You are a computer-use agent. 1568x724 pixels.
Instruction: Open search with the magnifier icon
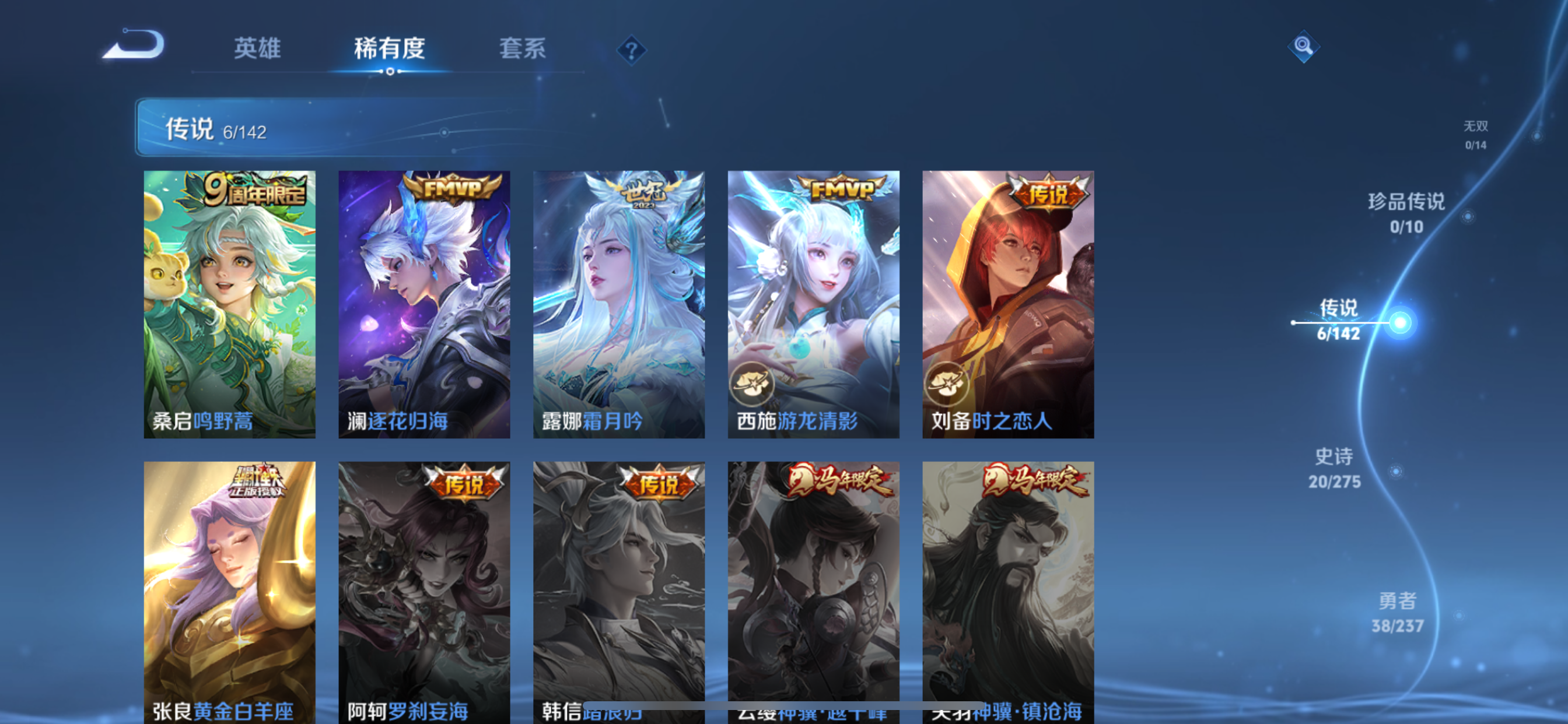1303,46
